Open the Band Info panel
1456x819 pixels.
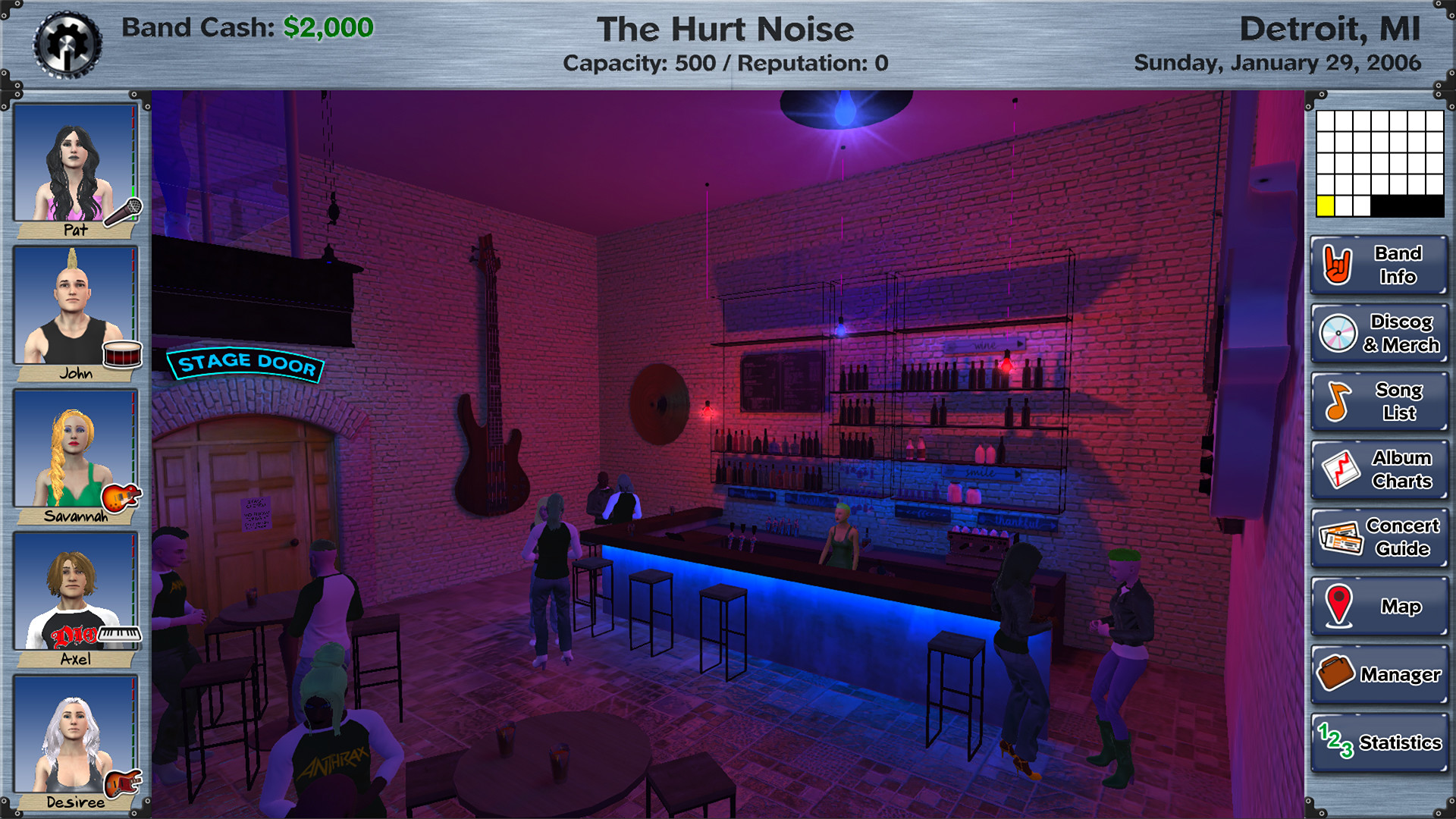tap(1377, 266)
